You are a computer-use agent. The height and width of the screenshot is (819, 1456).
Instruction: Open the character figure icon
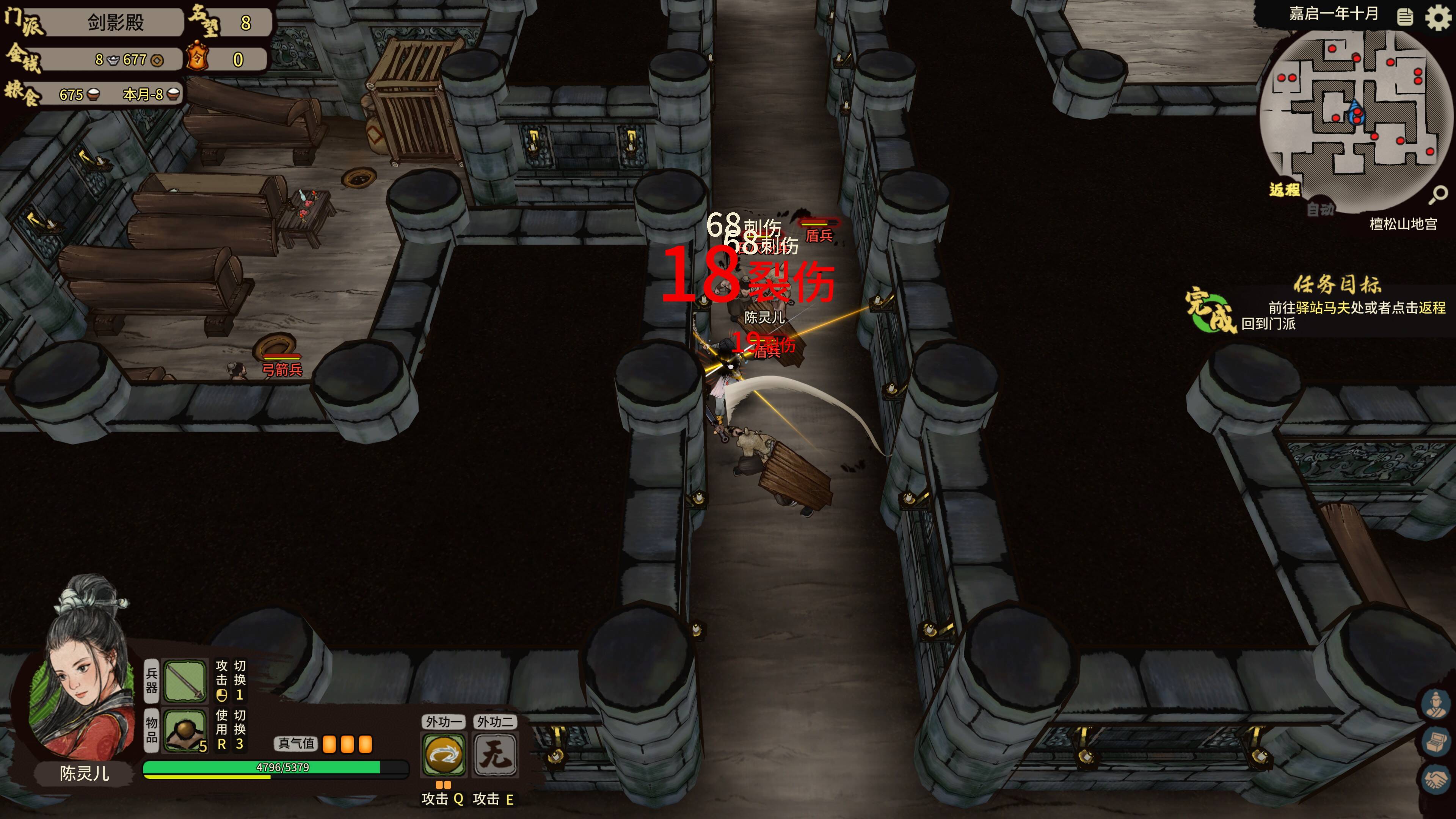point(1436,704)
